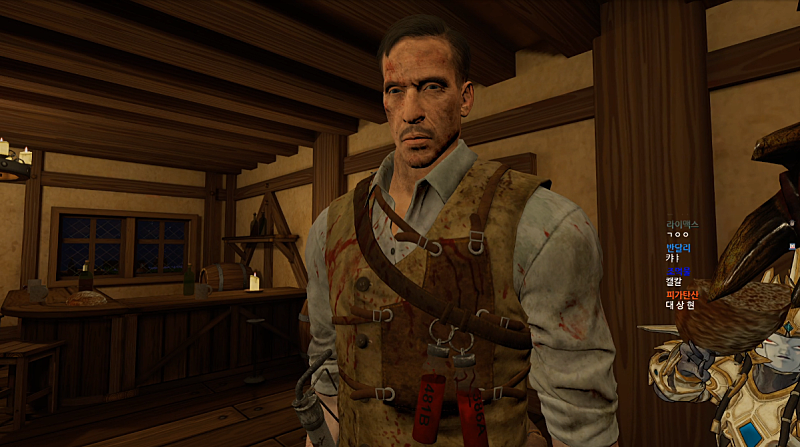Click the 라이맥스 username in chat overlay
Image resolution: width=800 pixels, height=447 pixels.
682,224
